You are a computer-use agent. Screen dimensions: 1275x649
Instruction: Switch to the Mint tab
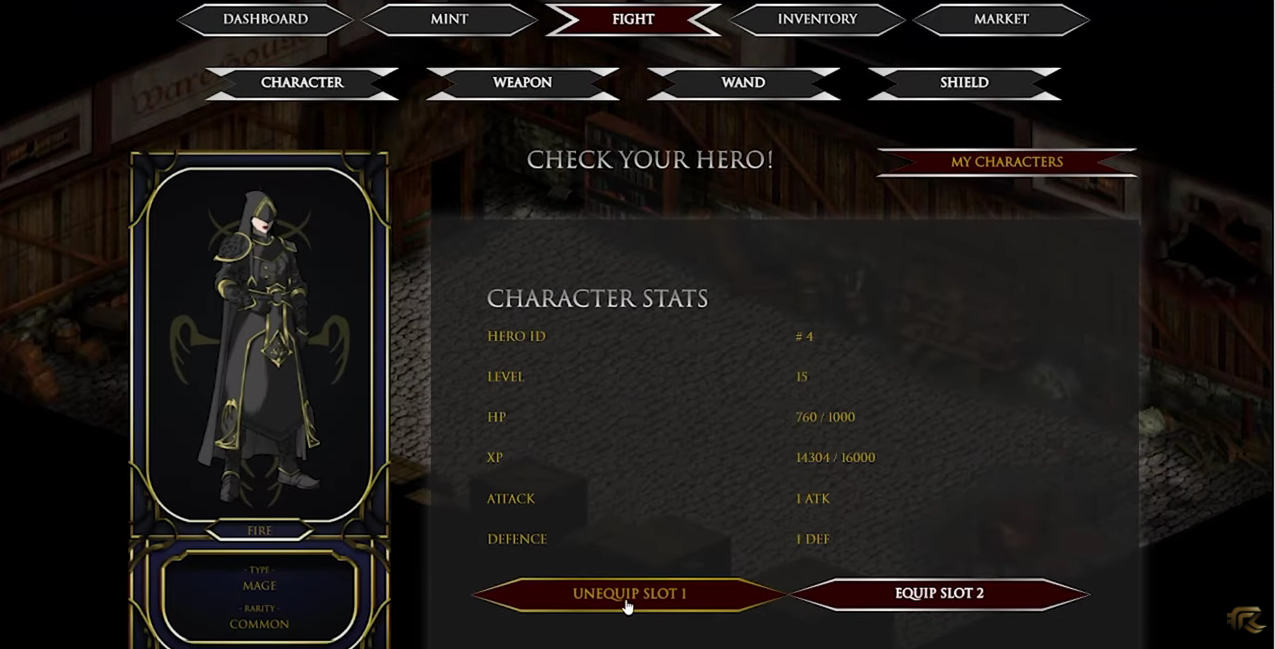coord(449,19)
